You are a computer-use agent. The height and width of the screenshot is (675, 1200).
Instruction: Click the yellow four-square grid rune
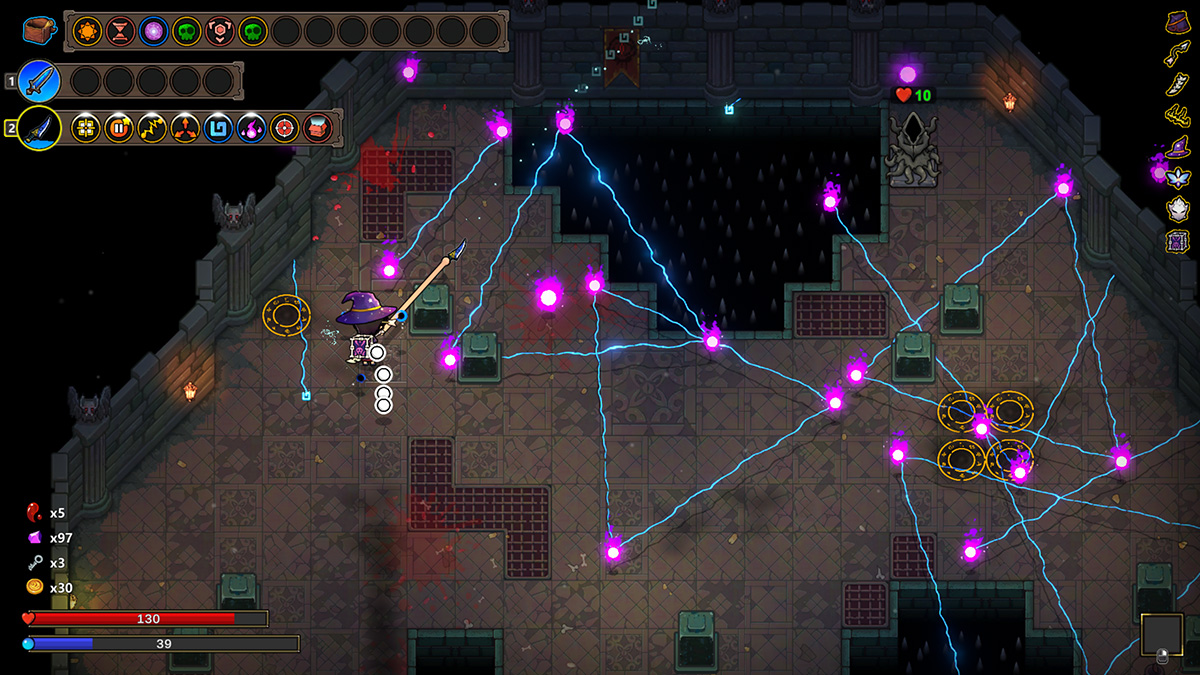[86, 128]
